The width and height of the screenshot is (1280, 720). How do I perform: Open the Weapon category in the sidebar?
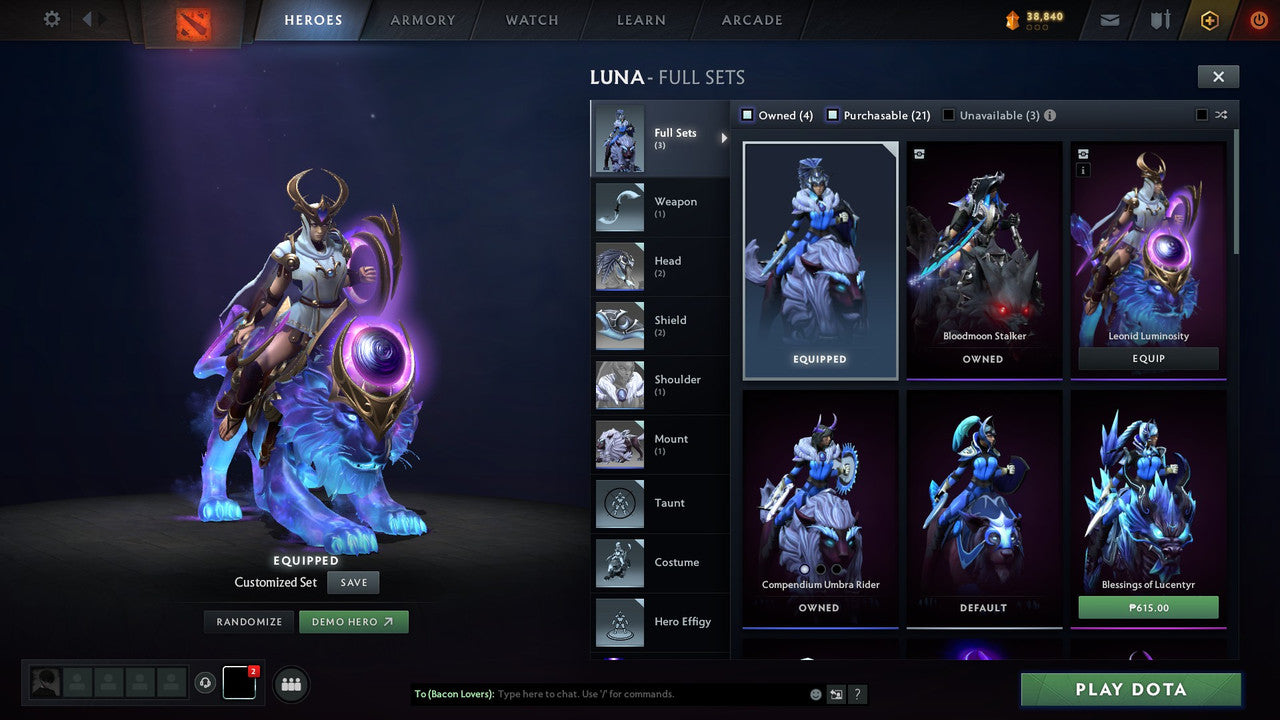pyautogui.click(x=660, y=207)
